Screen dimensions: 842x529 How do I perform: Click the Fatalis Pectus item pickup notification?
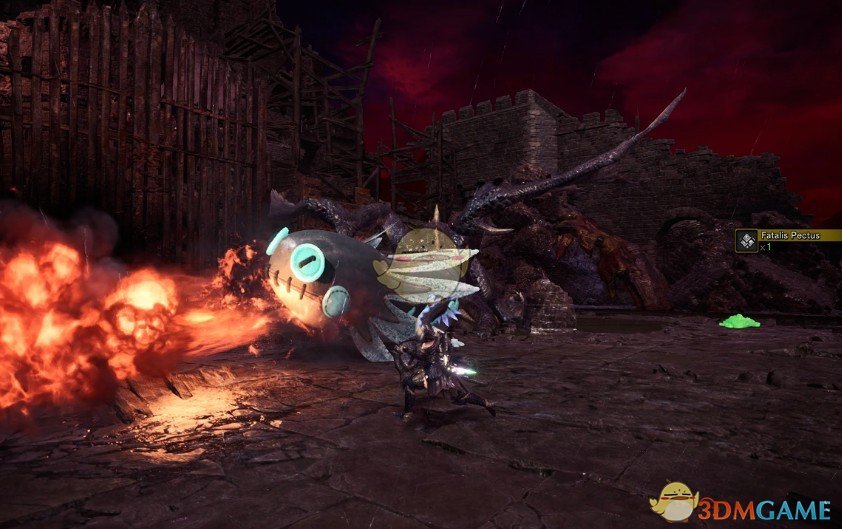[x=787, y=240]
